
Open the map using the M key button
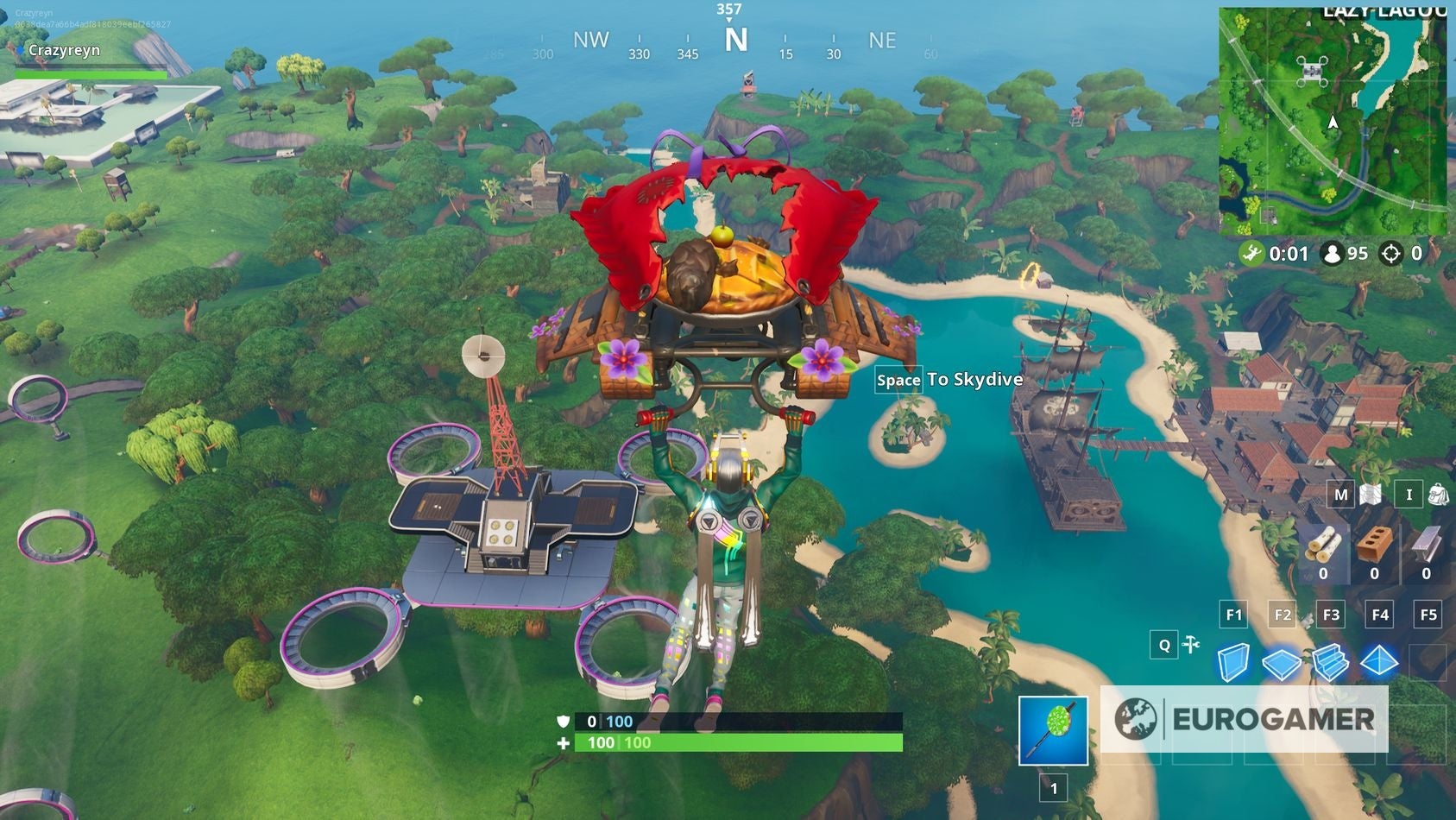pyautogui.click(x=1340, y=494)
